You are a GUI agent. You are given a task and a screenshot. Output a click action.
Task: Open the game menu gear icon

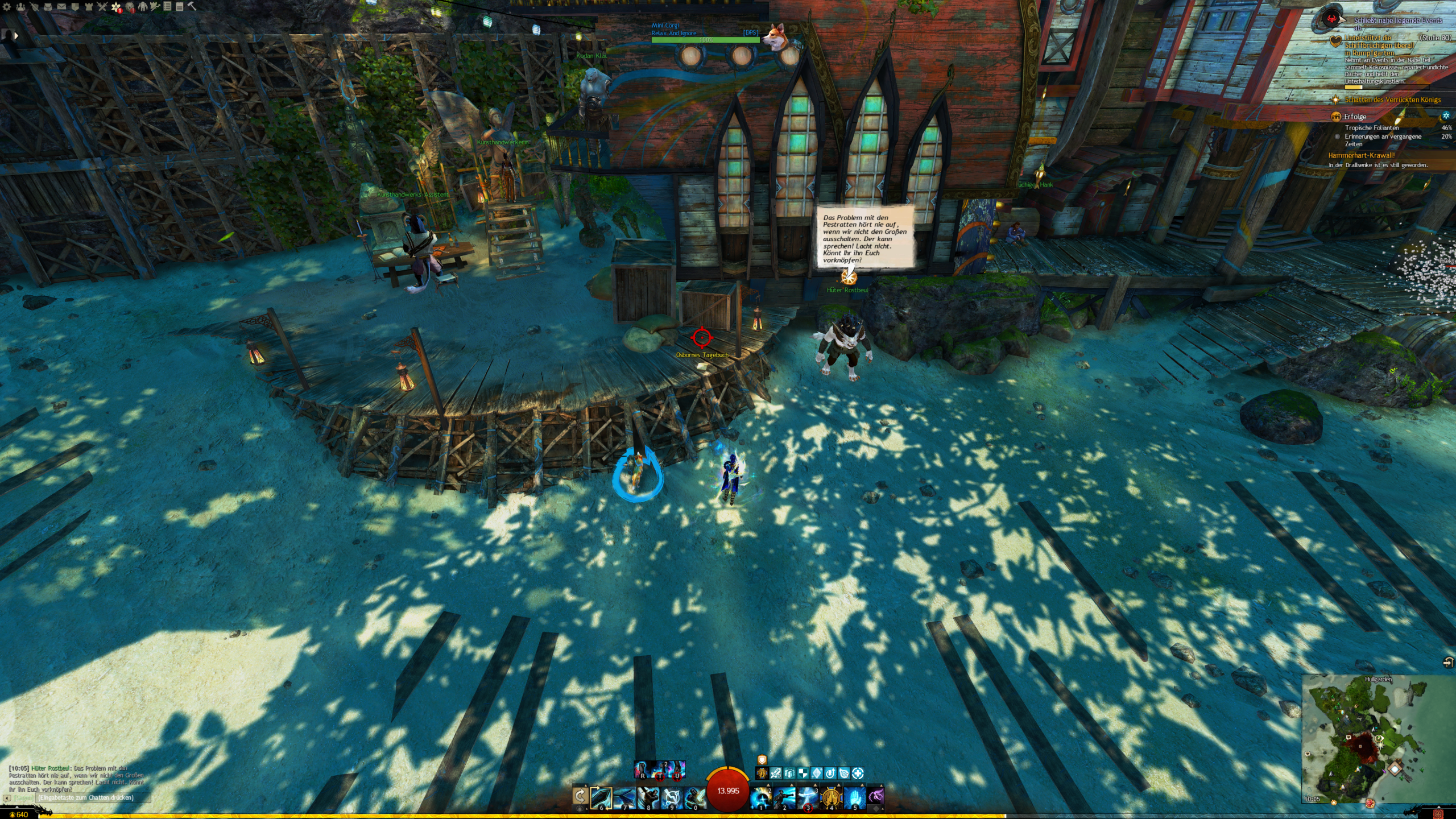(7, 7)
